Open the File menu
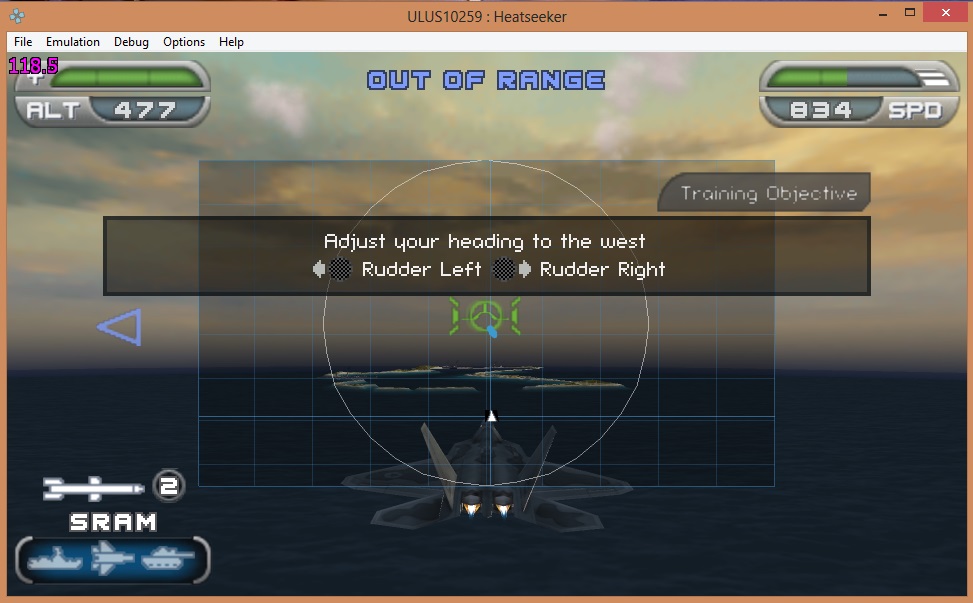973x603 pixels. 23,42
